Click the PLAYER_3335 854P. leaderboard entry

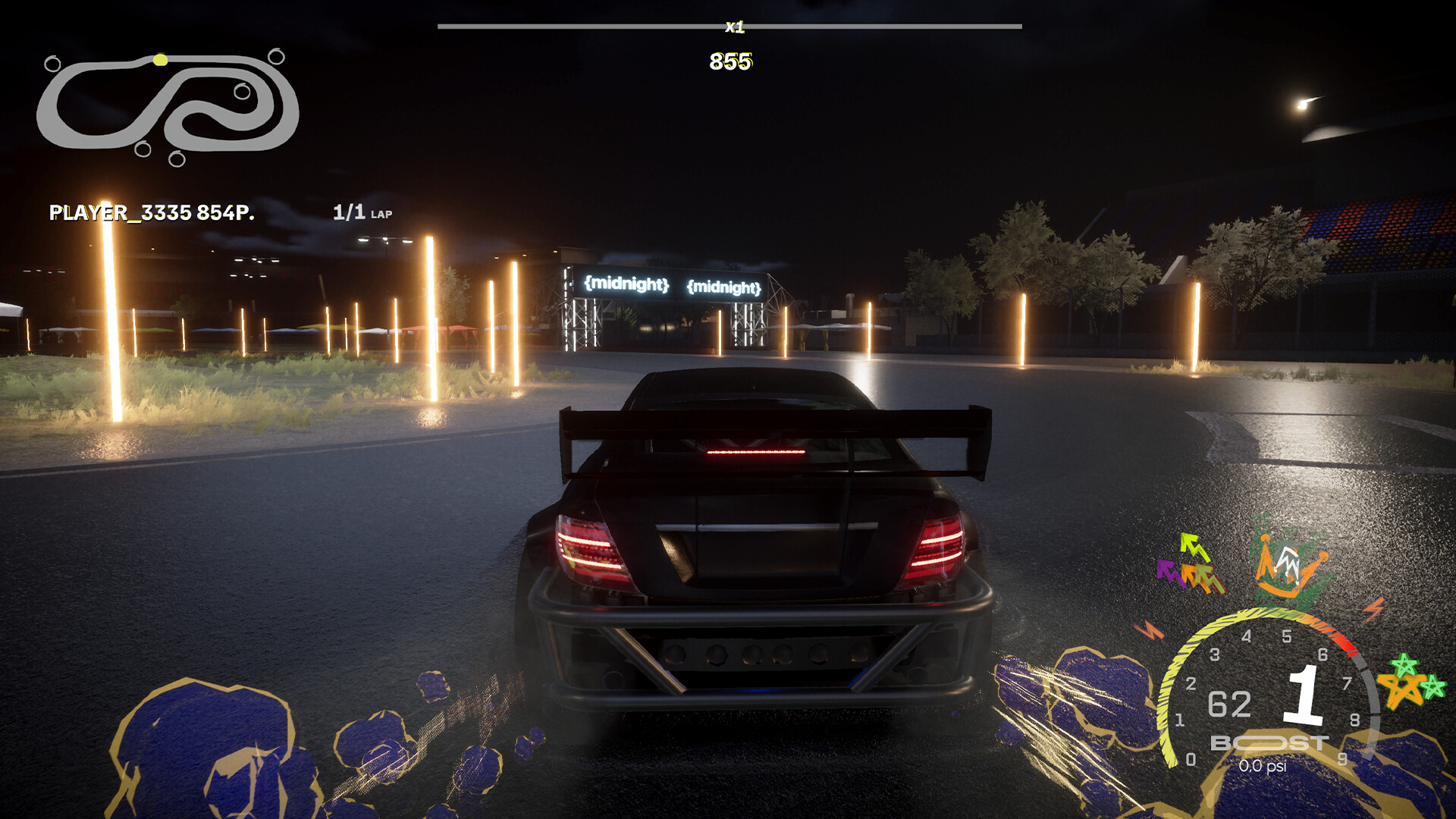click(150, 212)
